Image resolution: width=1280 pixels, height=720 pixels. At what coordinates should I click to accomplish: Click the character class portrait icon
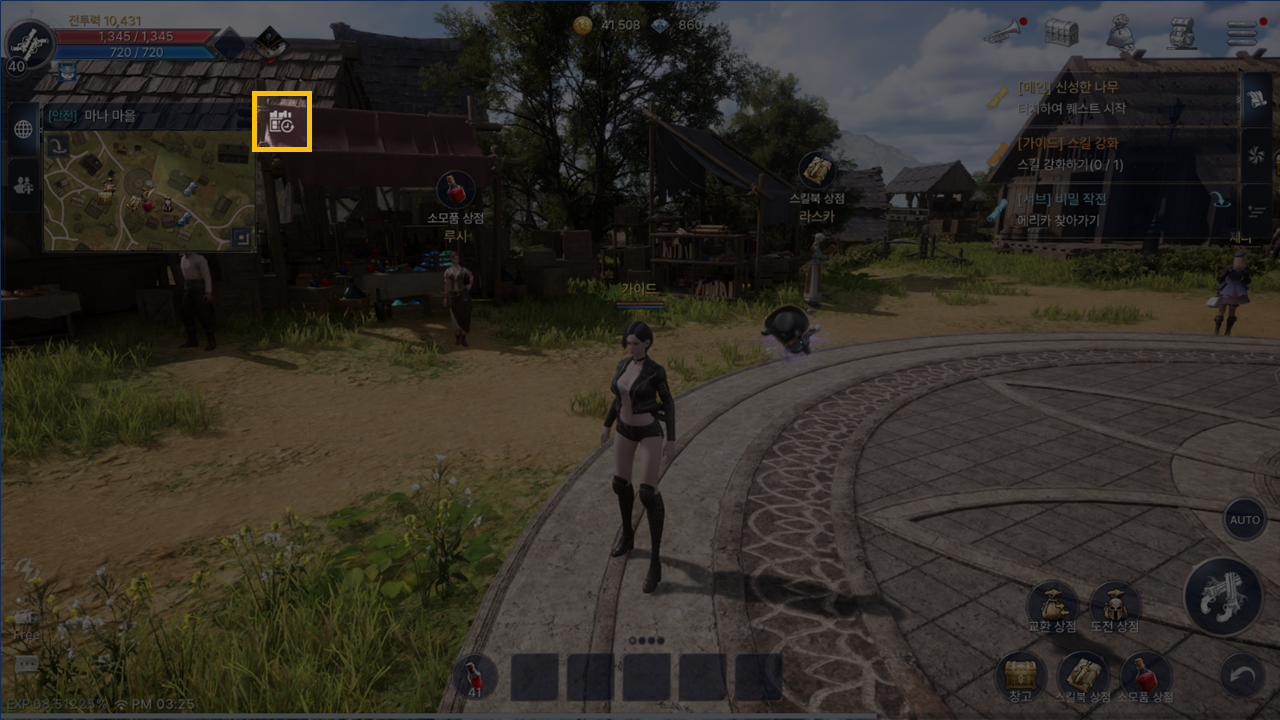tap(28, 42)
